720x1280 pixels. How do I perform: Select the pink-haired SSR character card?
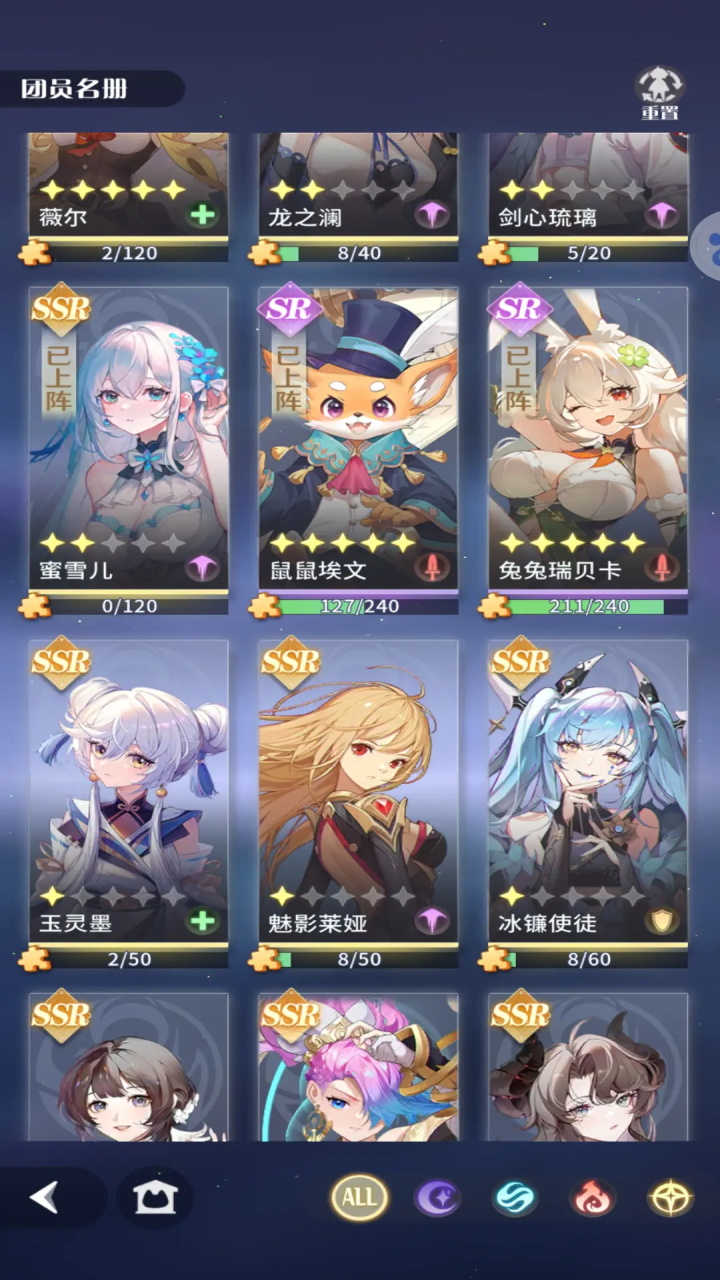[358, 1068]
